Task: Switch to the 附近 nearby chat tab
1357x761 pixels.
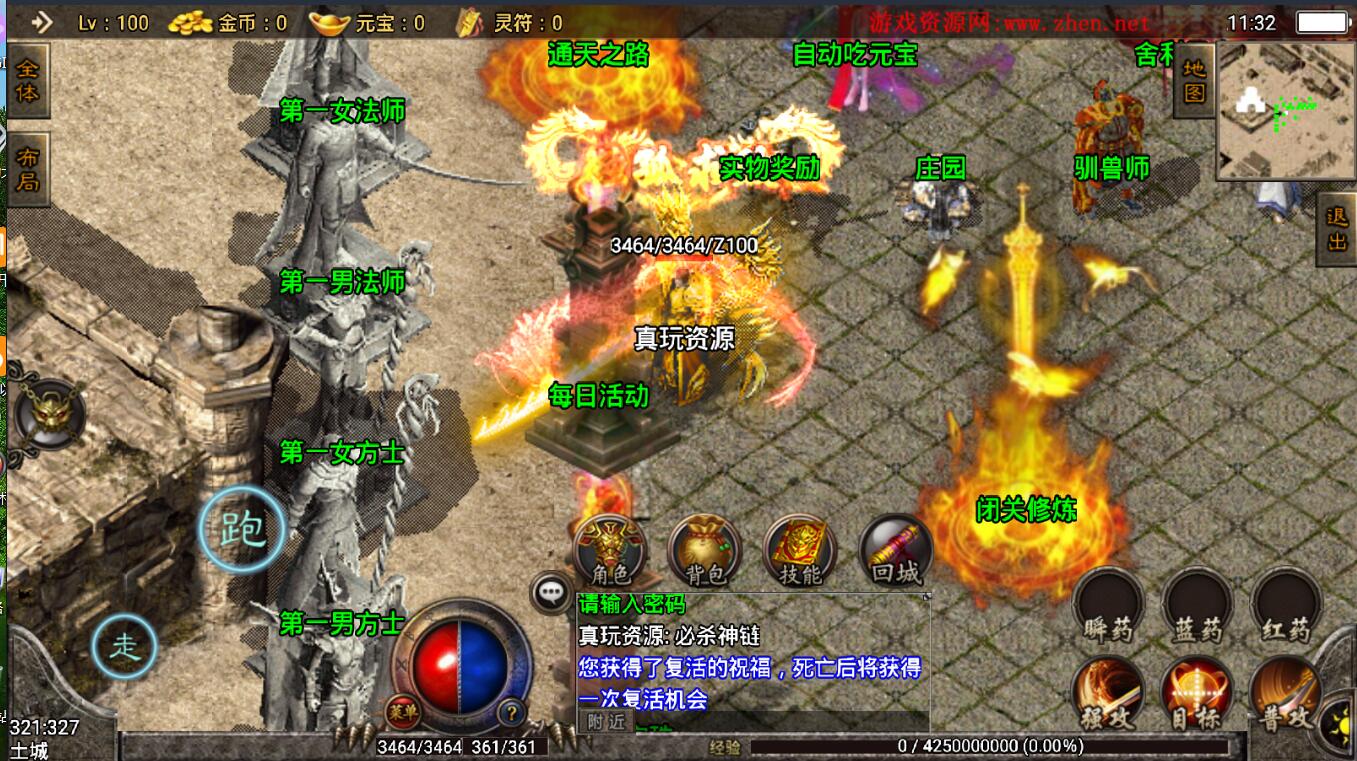Action: [606, 722]
